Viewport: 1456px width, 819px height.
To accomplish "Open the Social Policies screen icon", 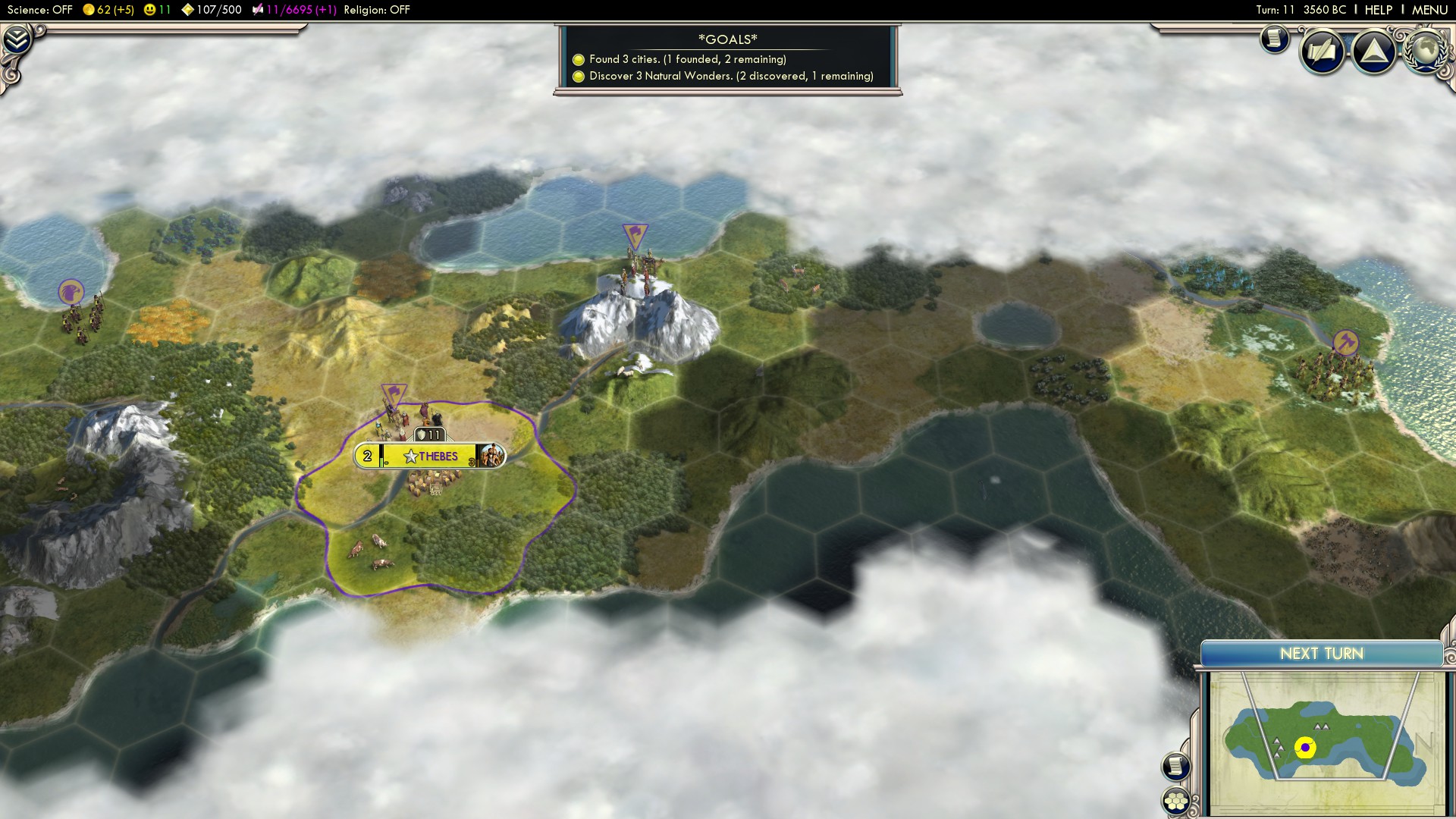I will (x=1321, y=51).
